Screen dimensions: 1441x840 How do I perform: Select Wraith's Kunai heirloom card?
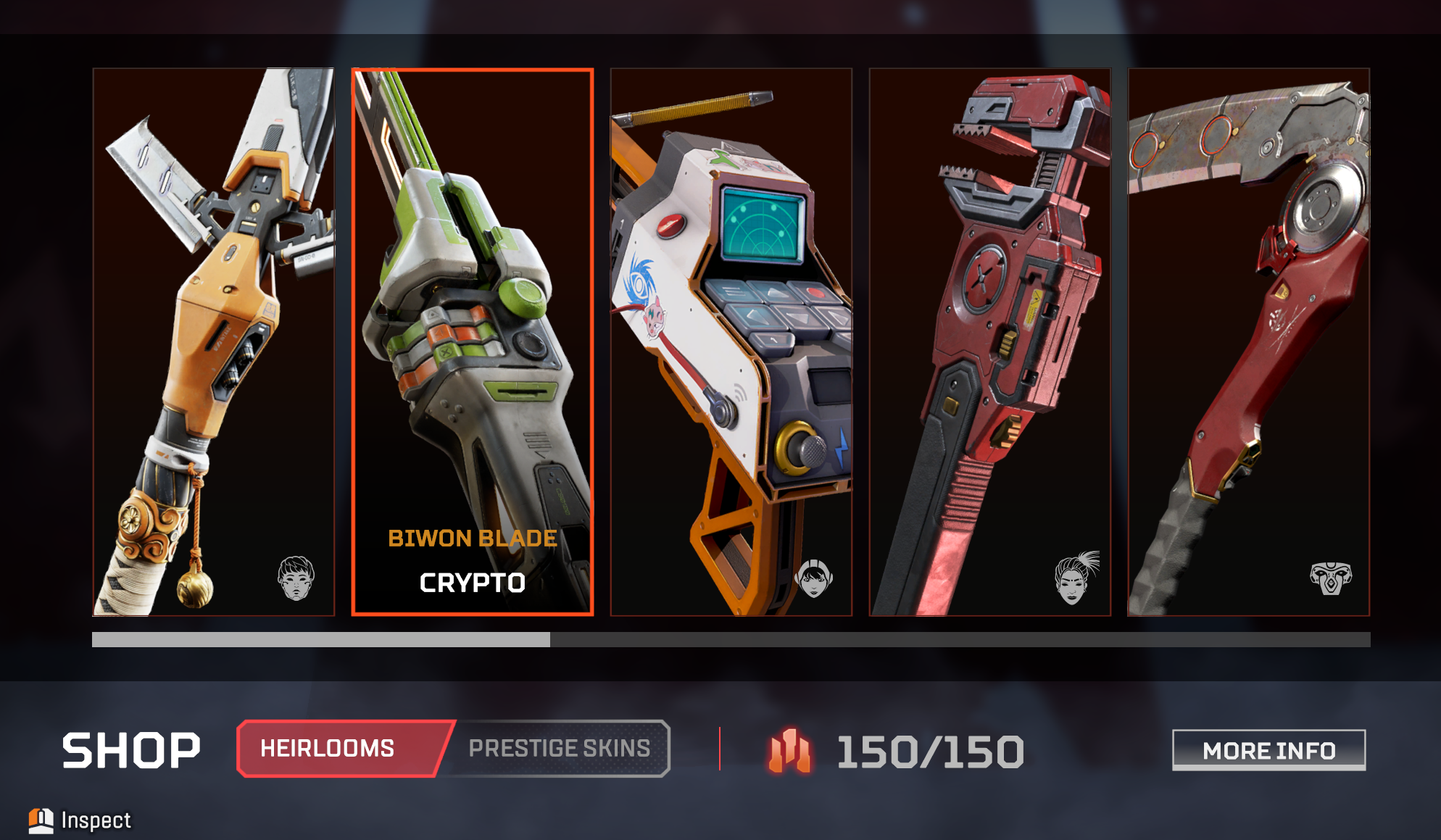click(x=214, y=341)
